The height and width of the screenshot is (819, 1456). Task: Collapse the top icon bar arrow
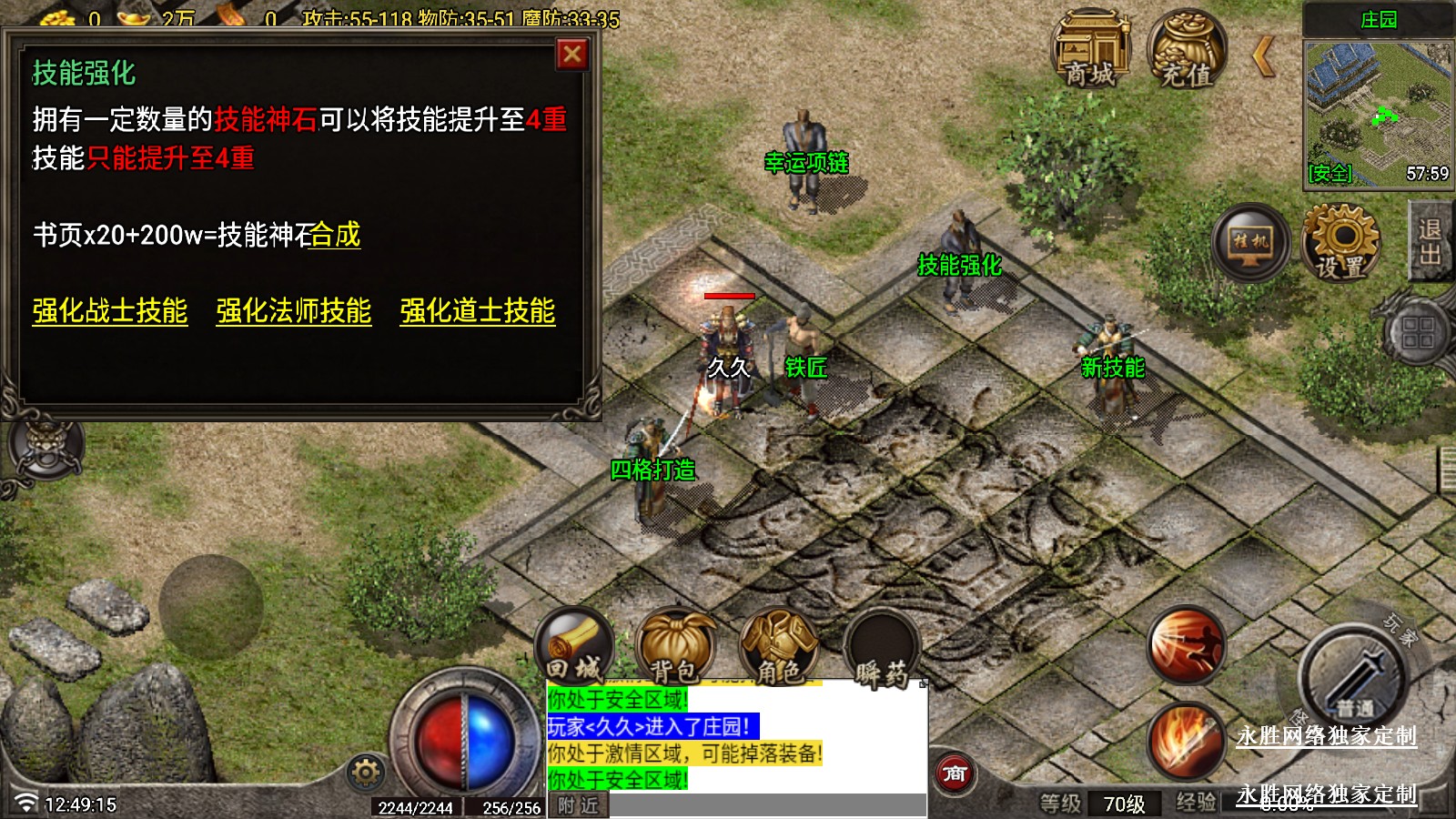[x=1263, y=56]
